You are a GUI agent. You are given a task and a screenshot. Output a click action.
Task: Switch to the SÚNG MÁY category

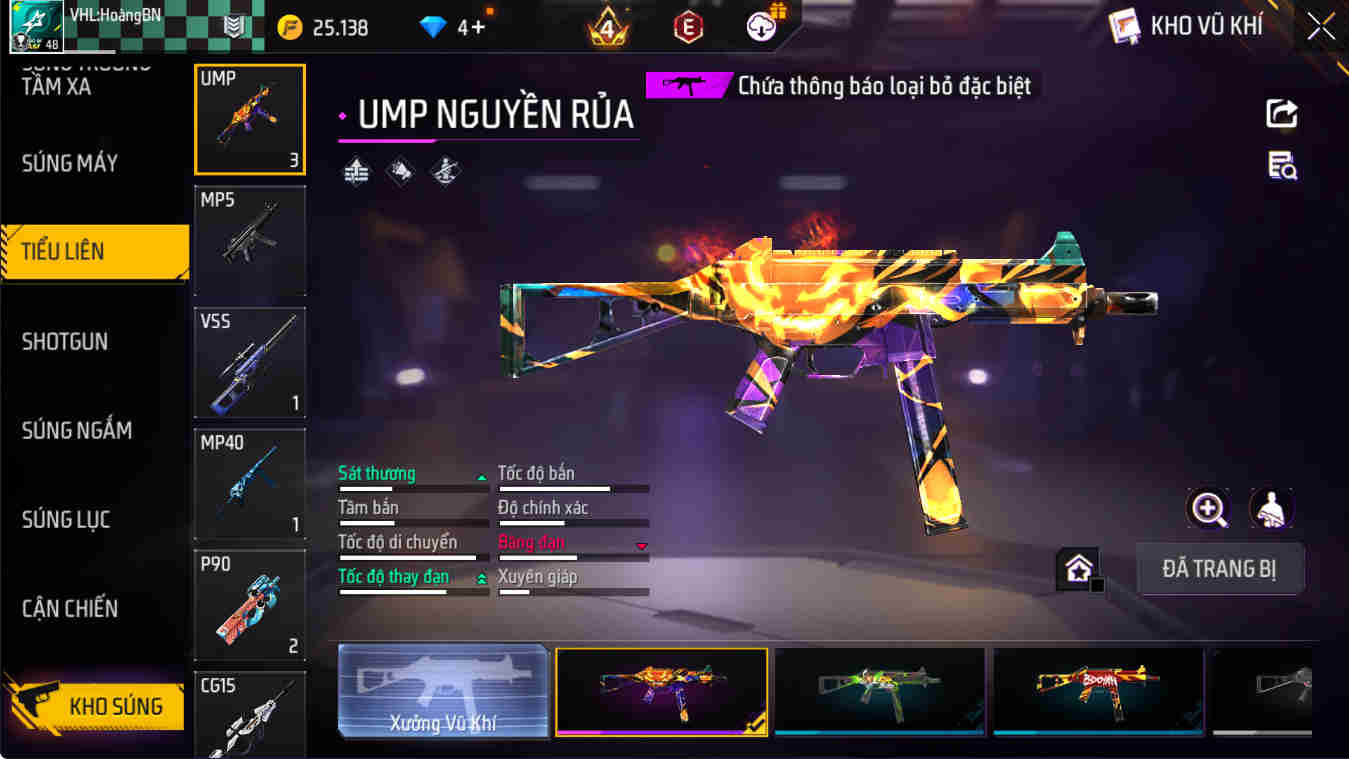pos(70,163)
